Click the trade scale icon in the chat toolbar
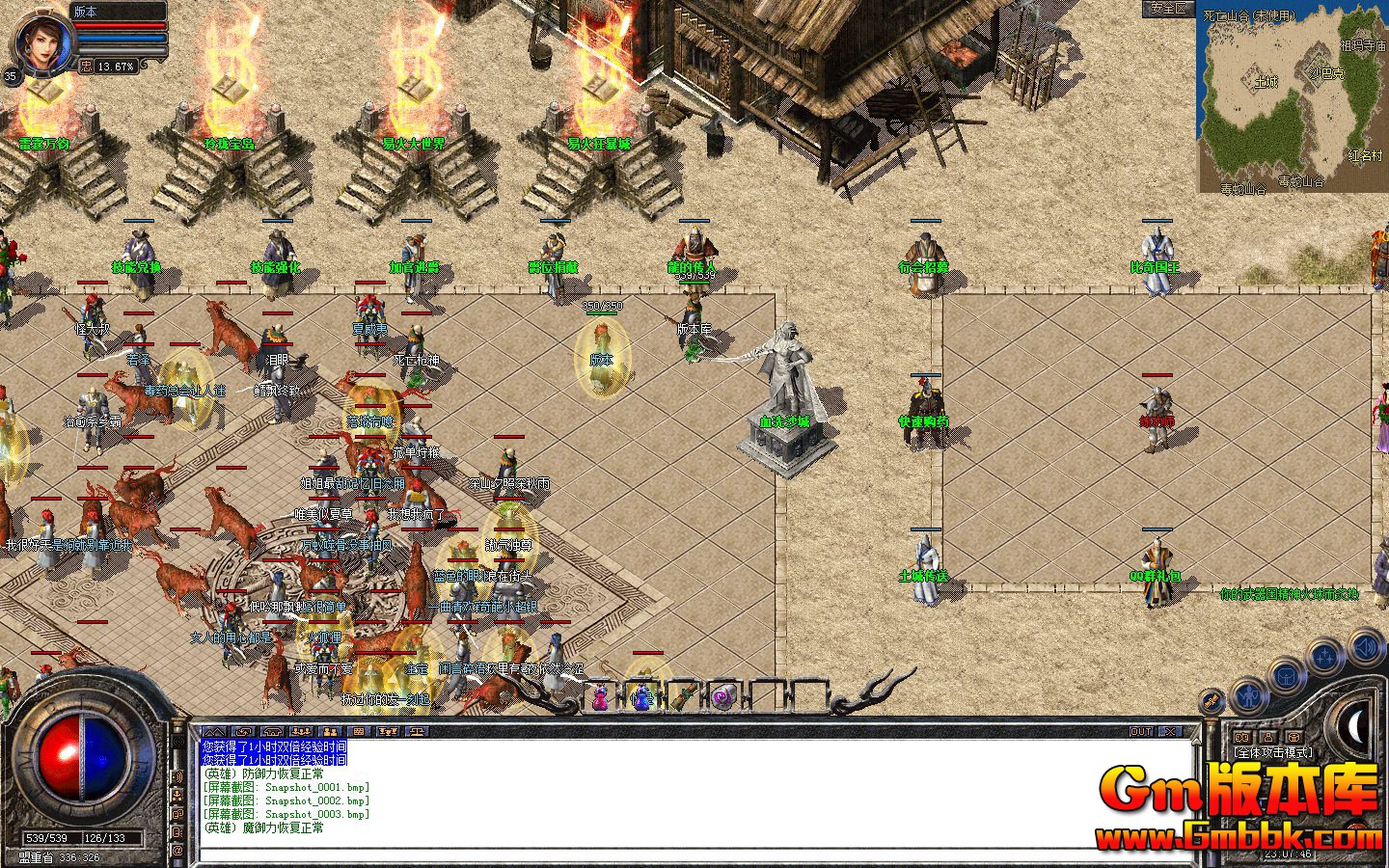The image size is (1389, 868). [x=417, y=731]
